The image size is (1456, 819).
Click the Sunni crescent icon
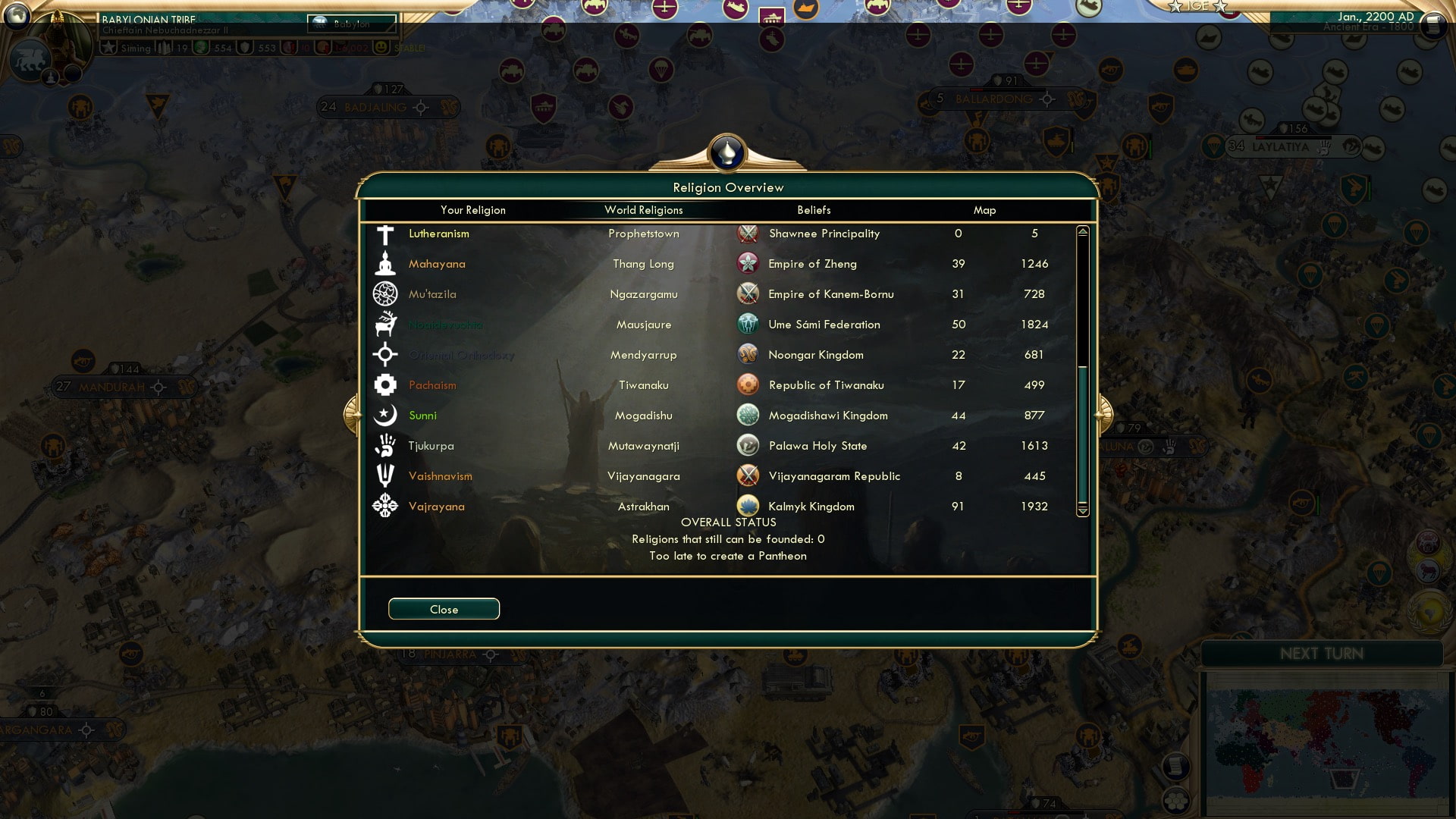[x=386, y=415]
